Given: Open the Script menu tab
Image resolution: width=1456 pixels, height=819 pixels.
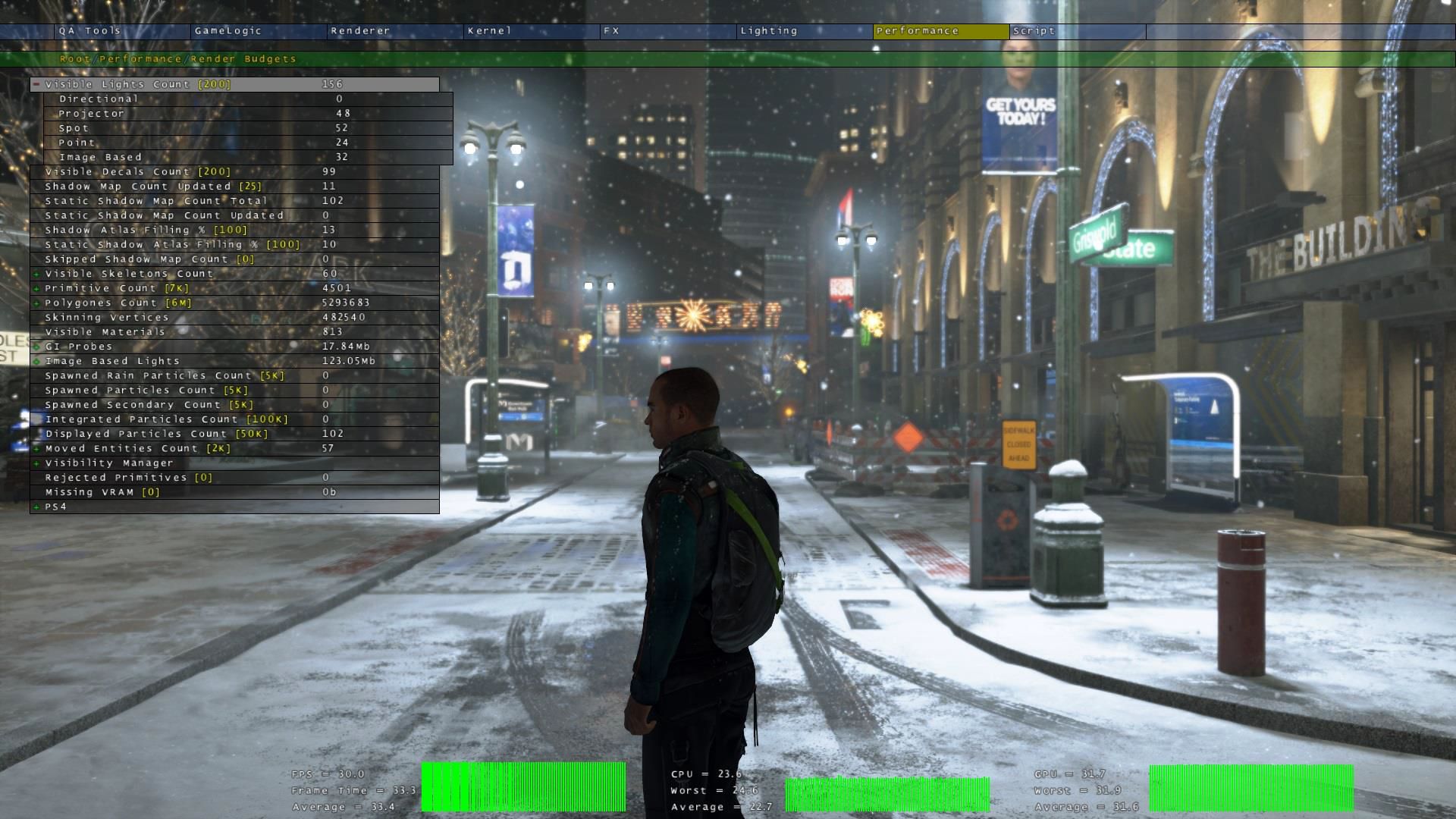Looking at the screenshot, I should (1034, 31).
